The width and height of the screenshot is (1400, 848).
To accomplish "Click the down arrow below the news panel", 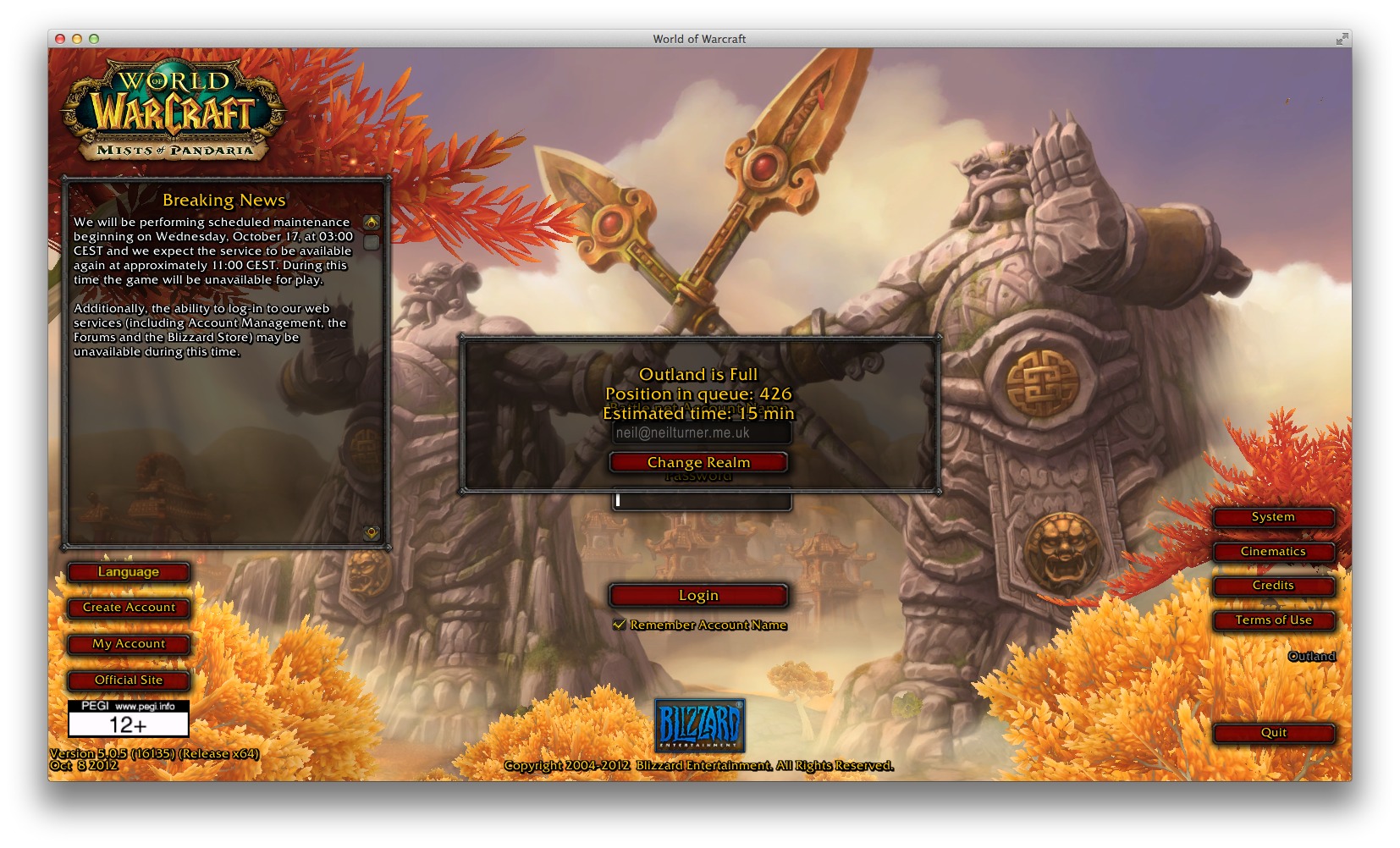I will [371, 531].
